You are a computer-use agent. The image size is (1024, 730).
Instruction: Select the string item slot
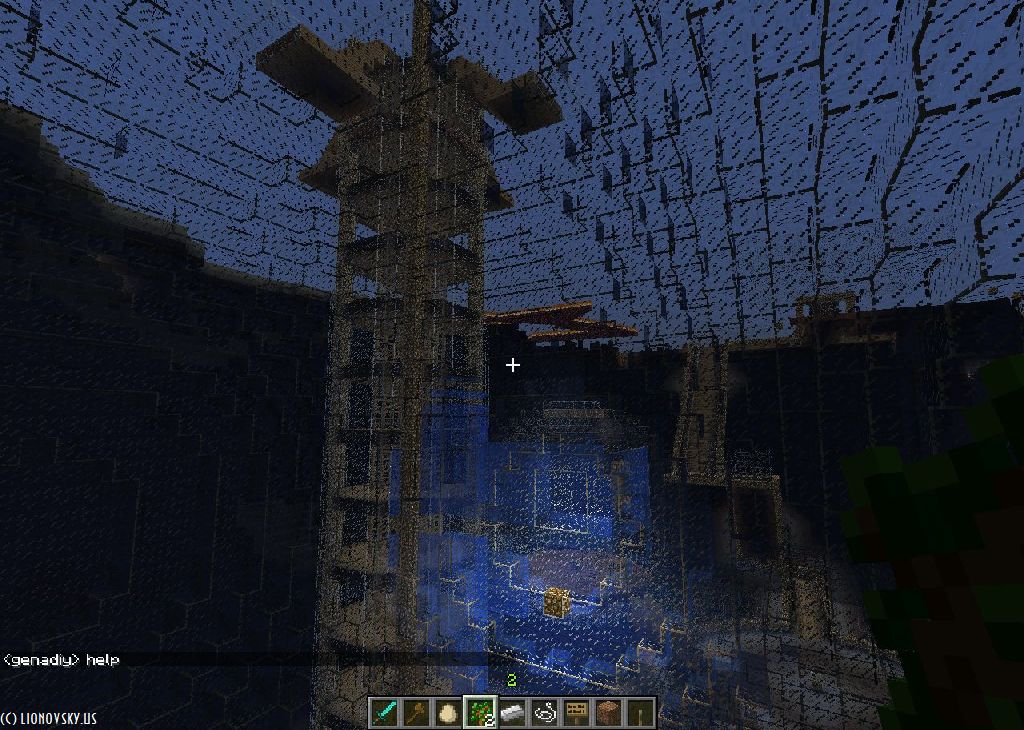point(545,712)
